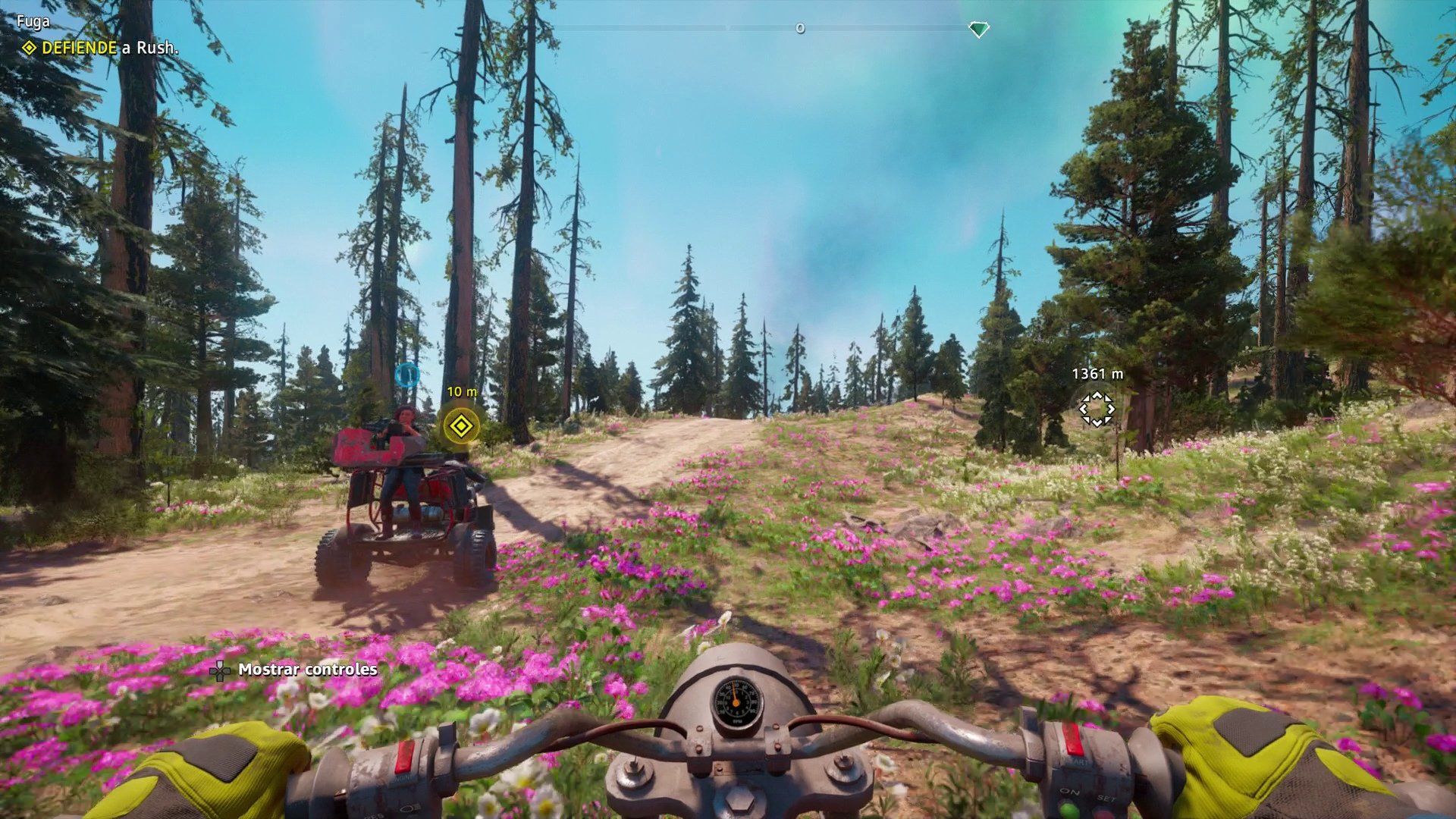This screenshot has width=1456, height=819.
Task: Click the START label on the handlebar housing
Action: pyautogui.click(x=1078, y=761)
